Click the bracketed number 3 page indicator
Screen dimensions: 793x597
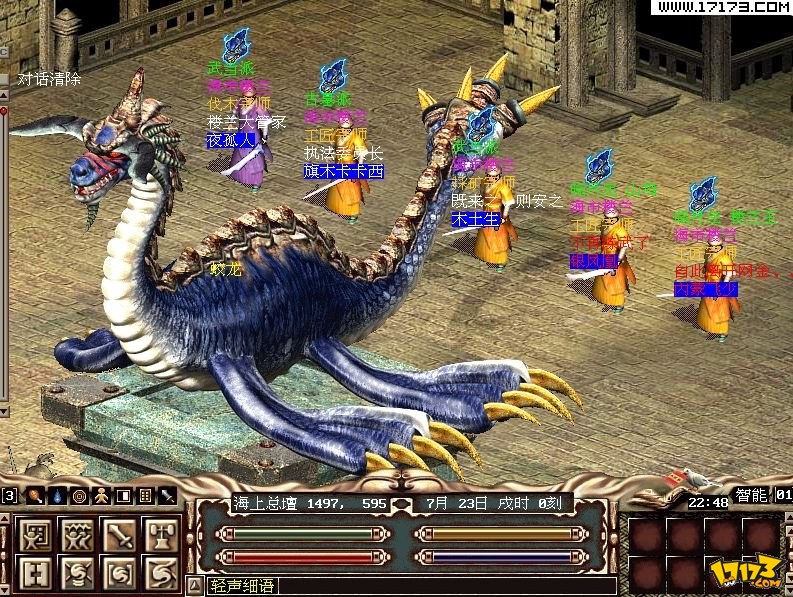9,495
